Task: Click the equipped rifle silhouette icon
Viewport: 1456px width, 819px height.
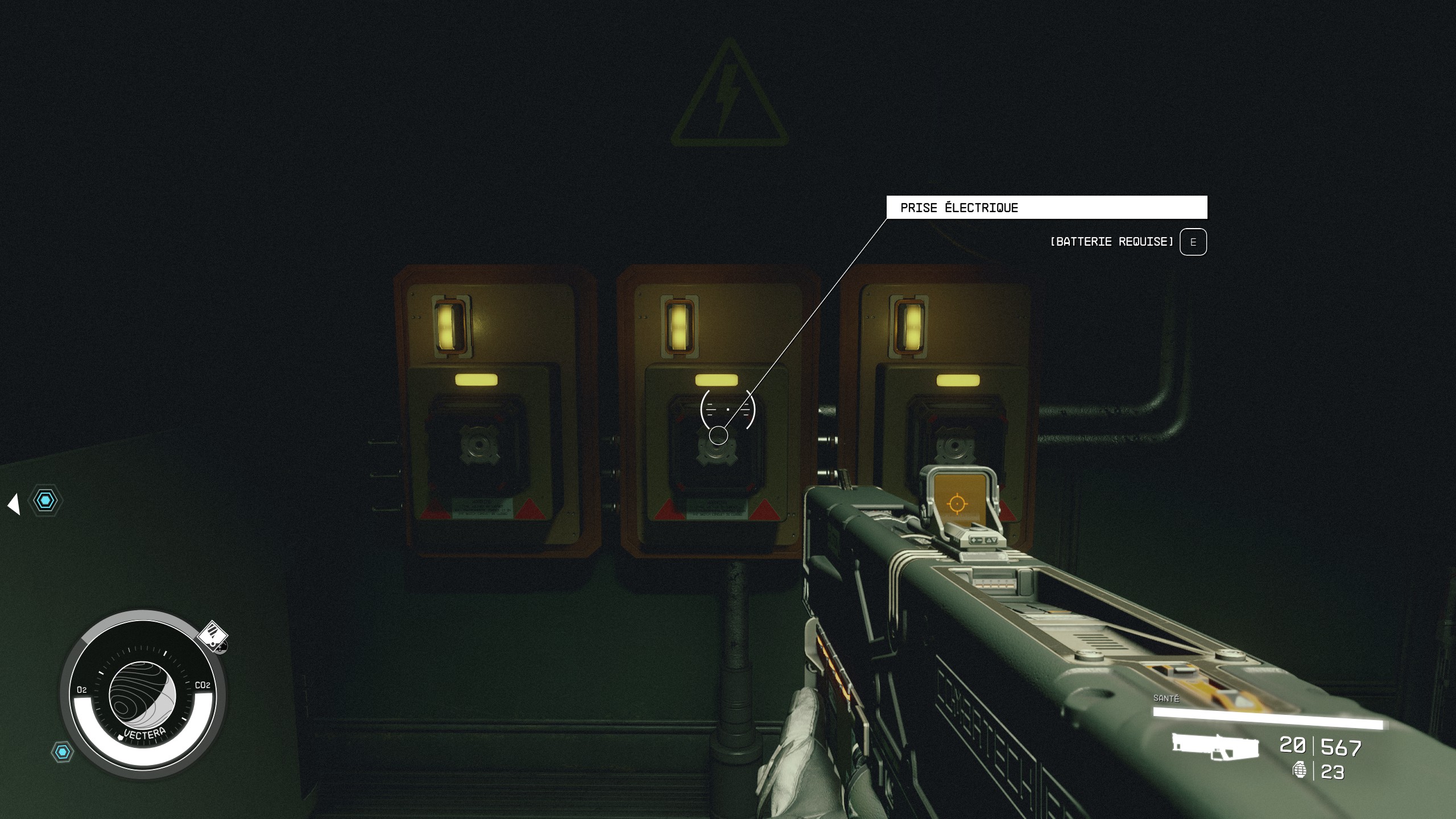Action: pyautogui.click(x=1215, y=746)
